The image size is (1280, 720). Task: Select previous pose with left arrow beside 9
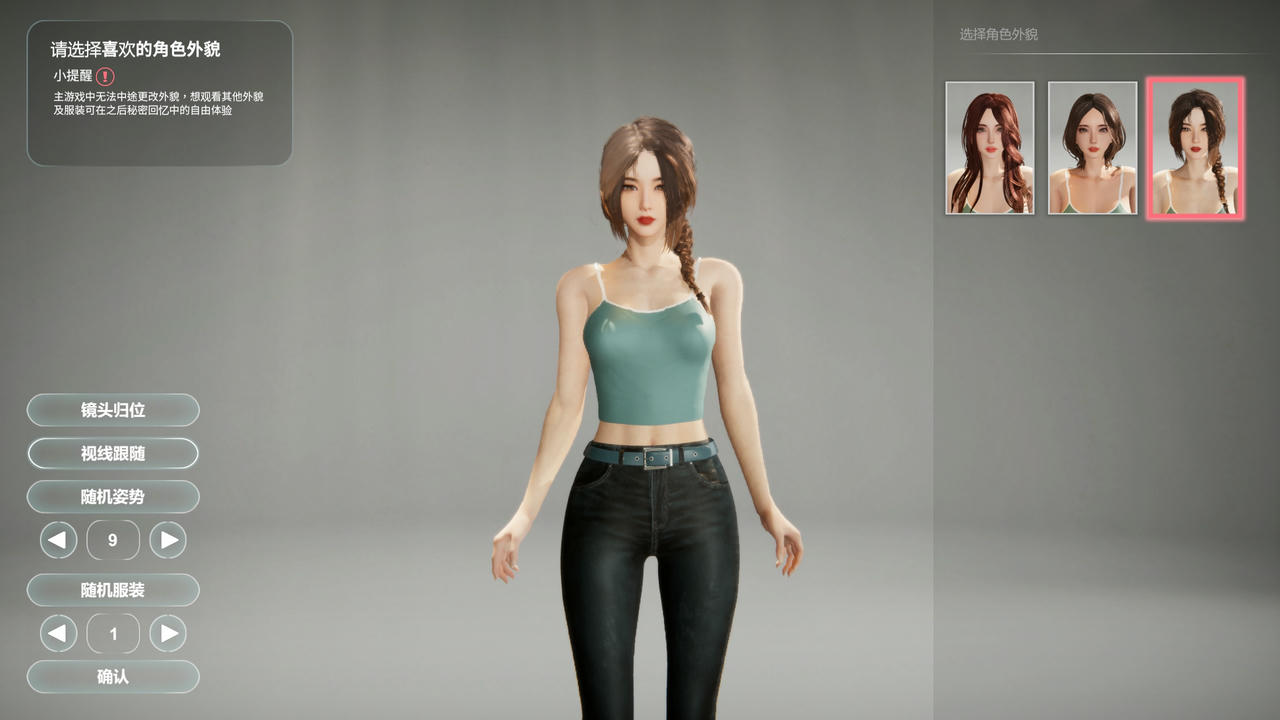pyautogui.click(x=58, y=540)
